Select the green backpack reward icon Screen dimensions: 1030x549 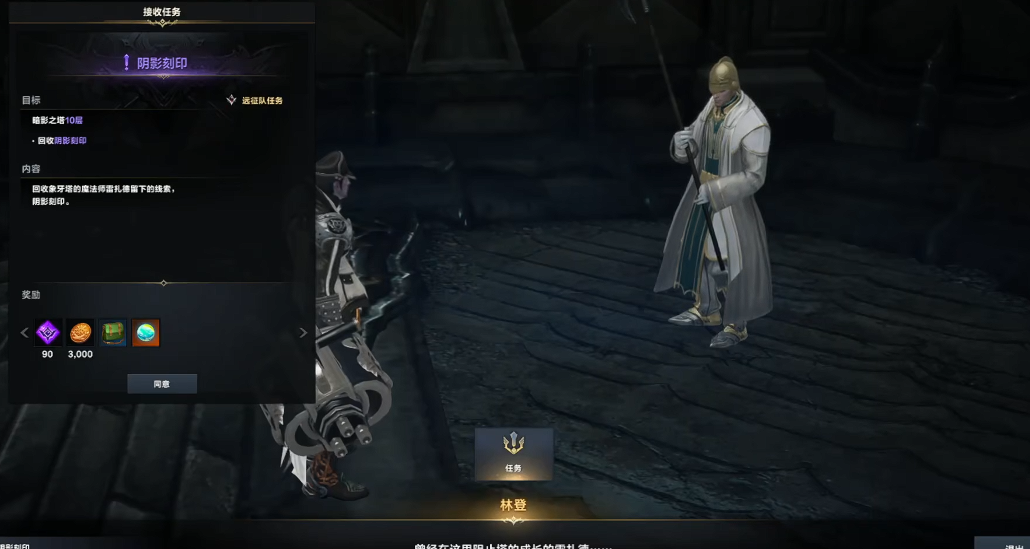click(x=113, y=333)
